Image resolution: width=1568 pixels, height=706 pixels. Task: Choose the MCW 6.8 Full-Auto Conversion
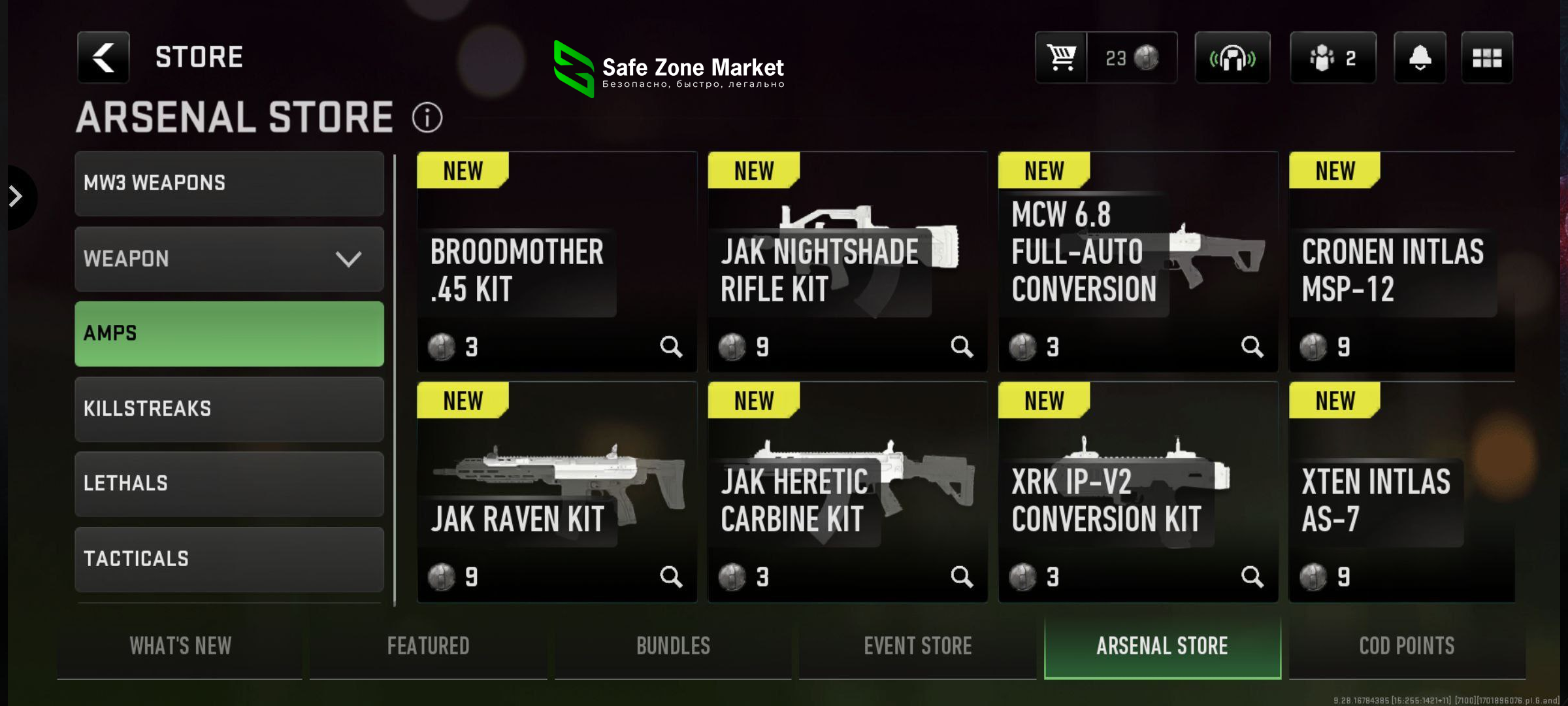pos(1138,263)
